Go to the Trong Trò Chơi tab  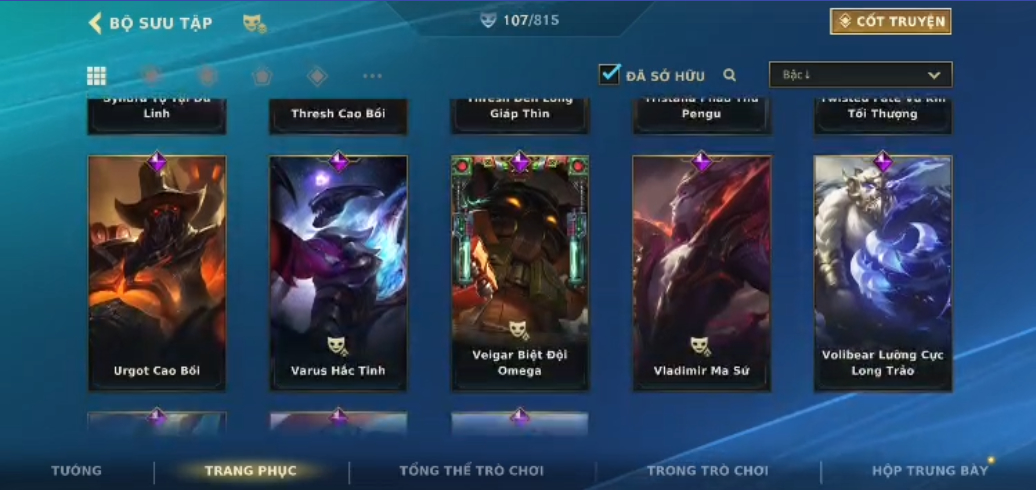pos(707,470)
